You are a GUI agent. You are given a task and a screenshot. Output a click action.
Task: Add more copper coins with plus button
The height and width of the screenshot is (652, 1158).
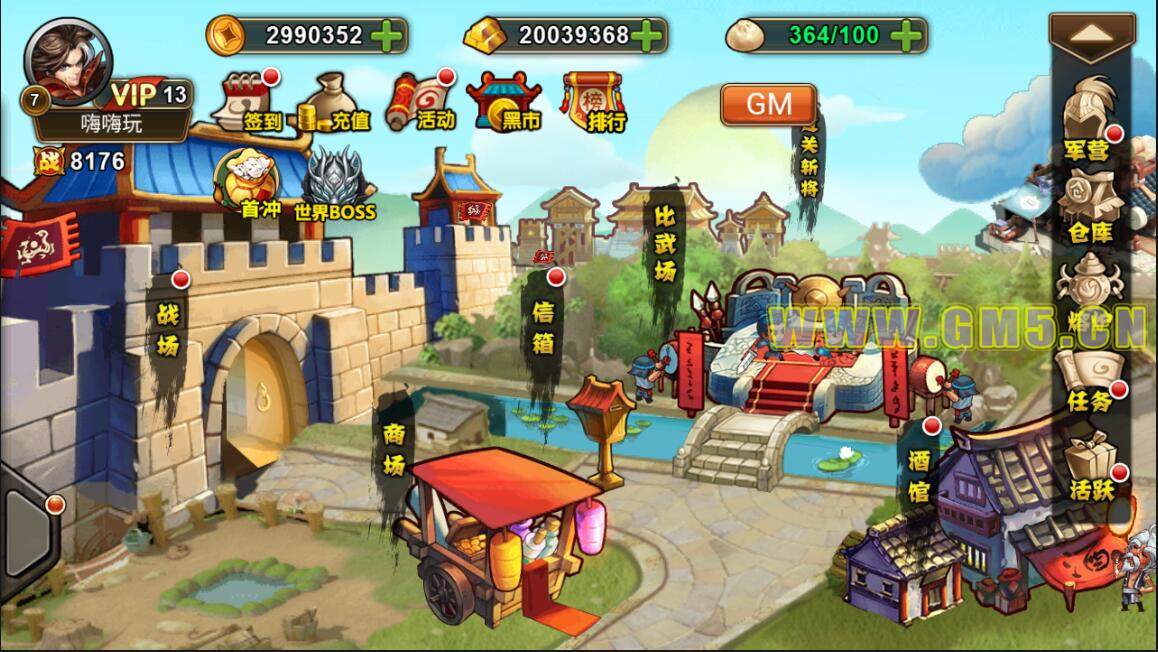coord(386,36)
